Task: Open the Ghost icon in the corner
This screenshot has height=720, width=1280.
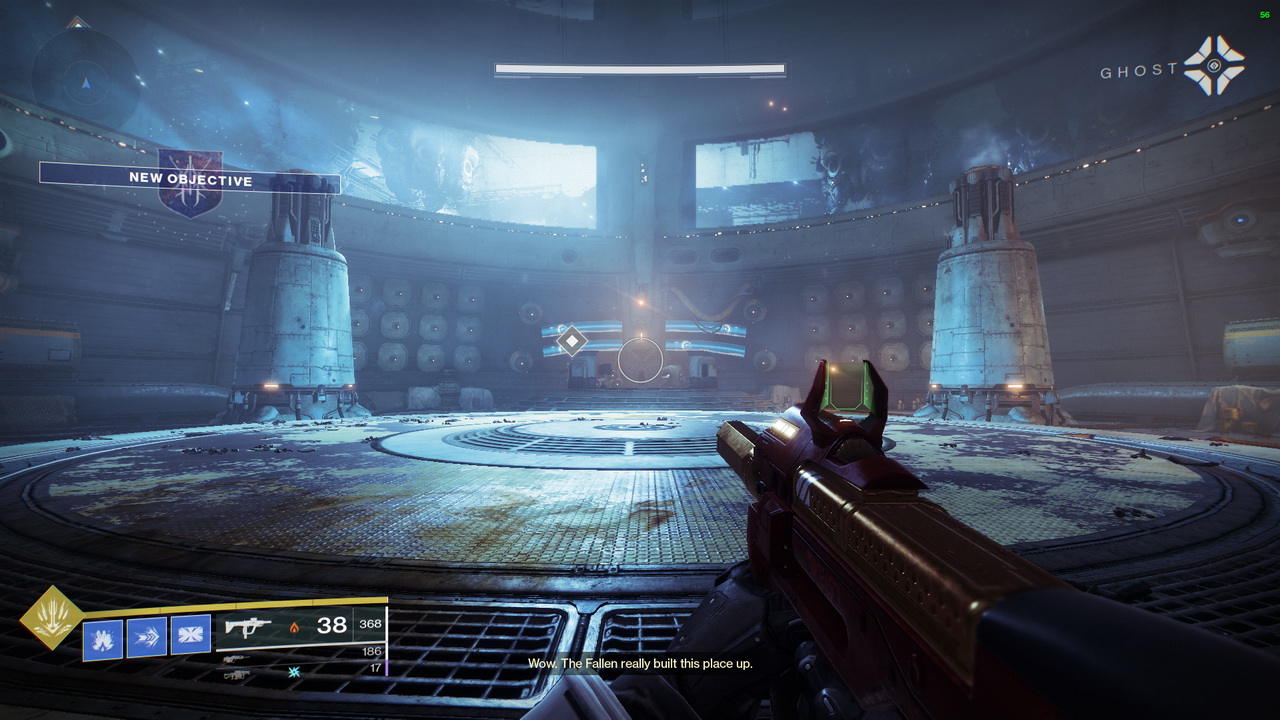Action: tap(1214, 66)
